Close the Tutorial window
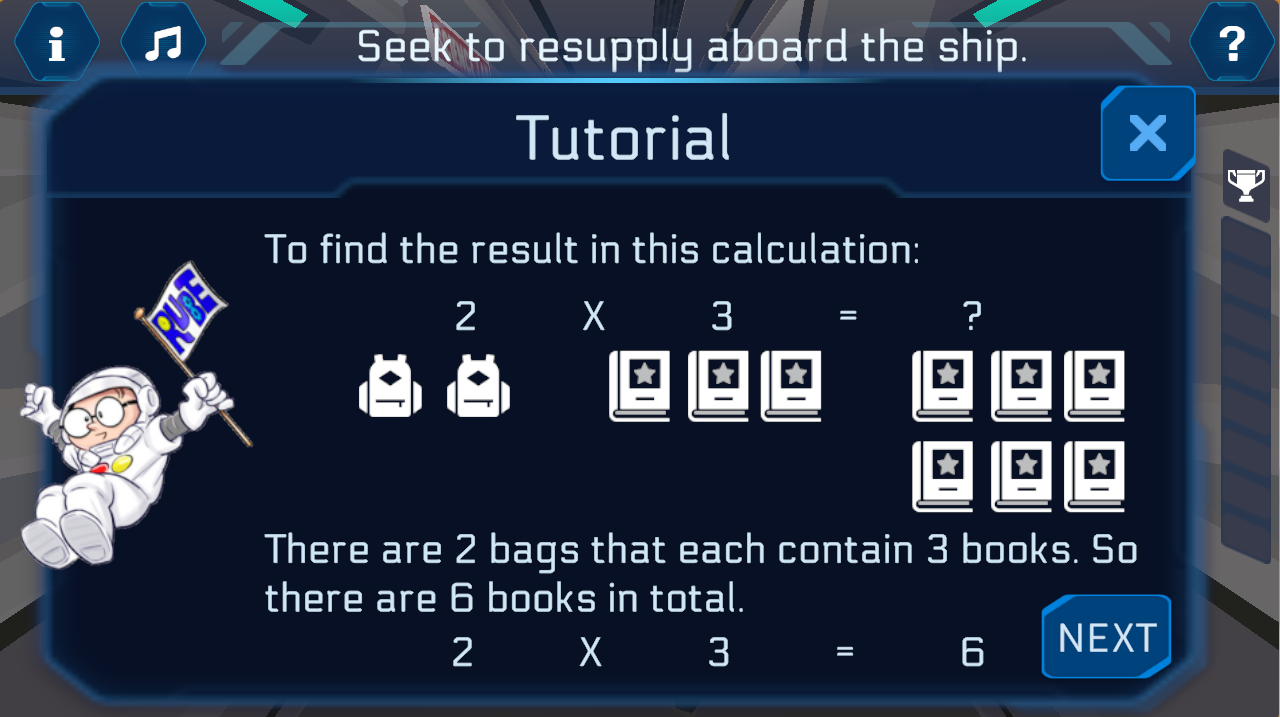Screen dimensions: 1280x717 [1147, 134]
